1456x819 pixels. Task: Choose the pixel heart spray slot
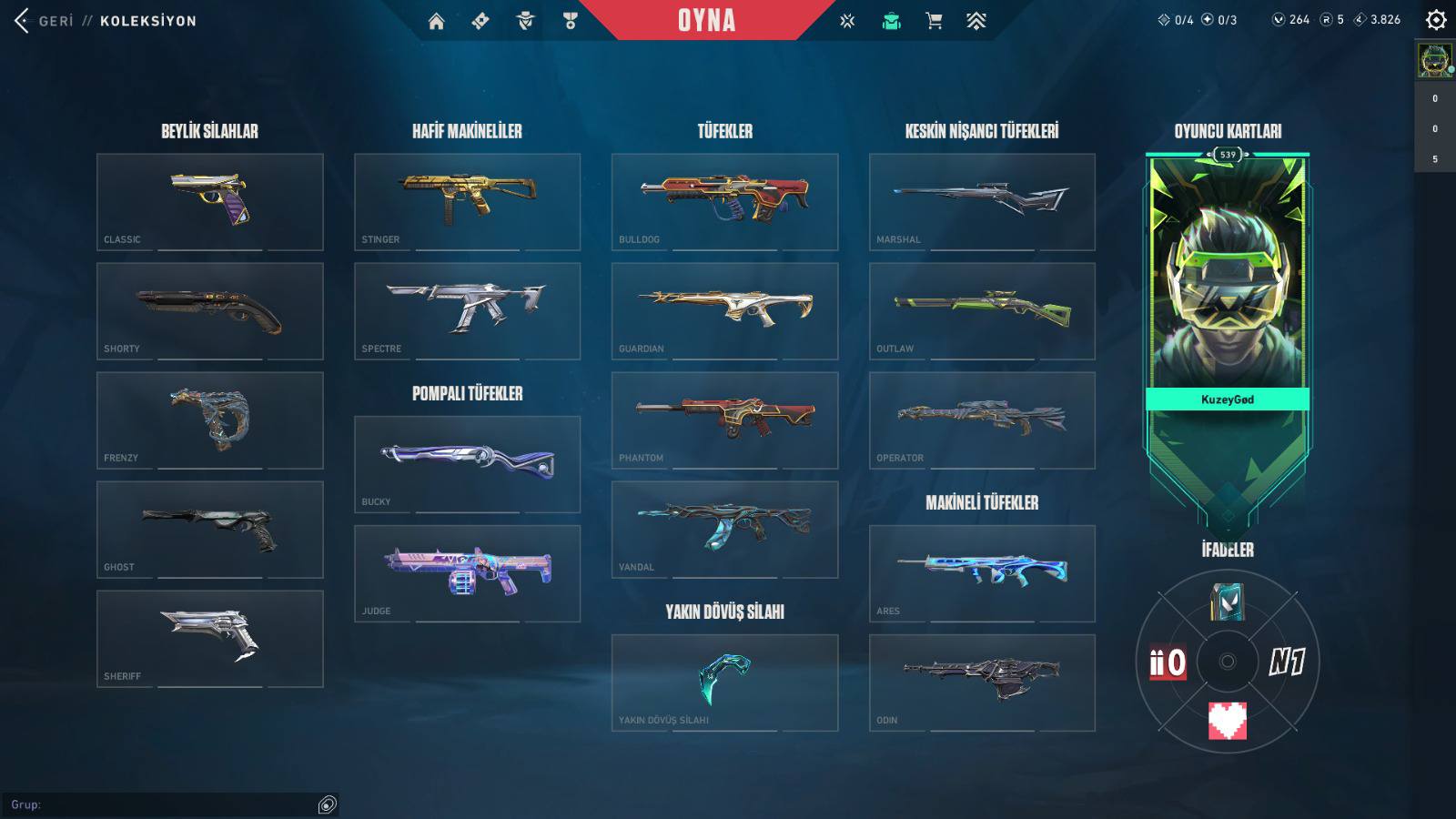click(x=1227, y=720)
